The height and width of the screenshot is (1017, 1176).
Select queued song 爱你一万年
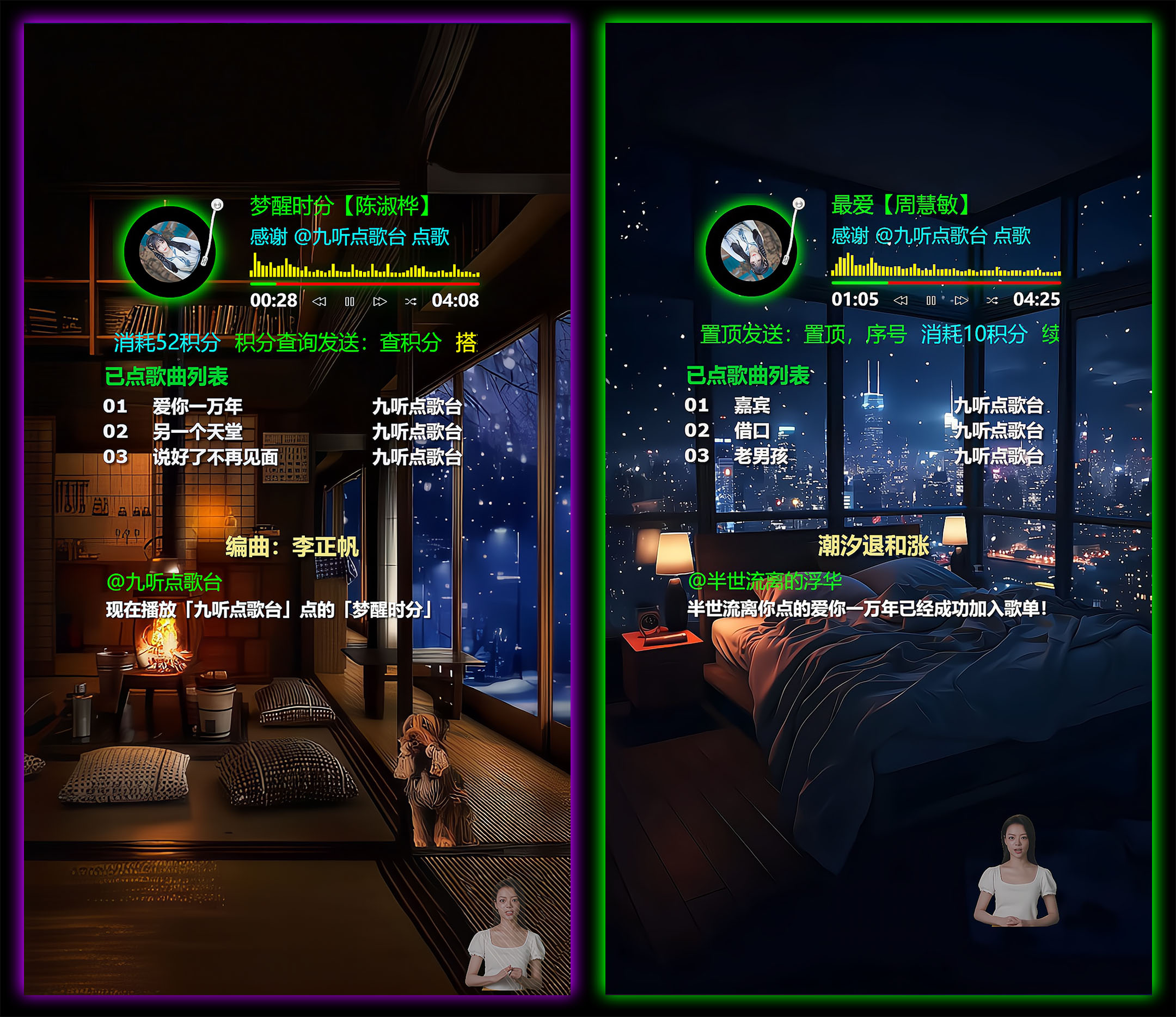point(198,406)
